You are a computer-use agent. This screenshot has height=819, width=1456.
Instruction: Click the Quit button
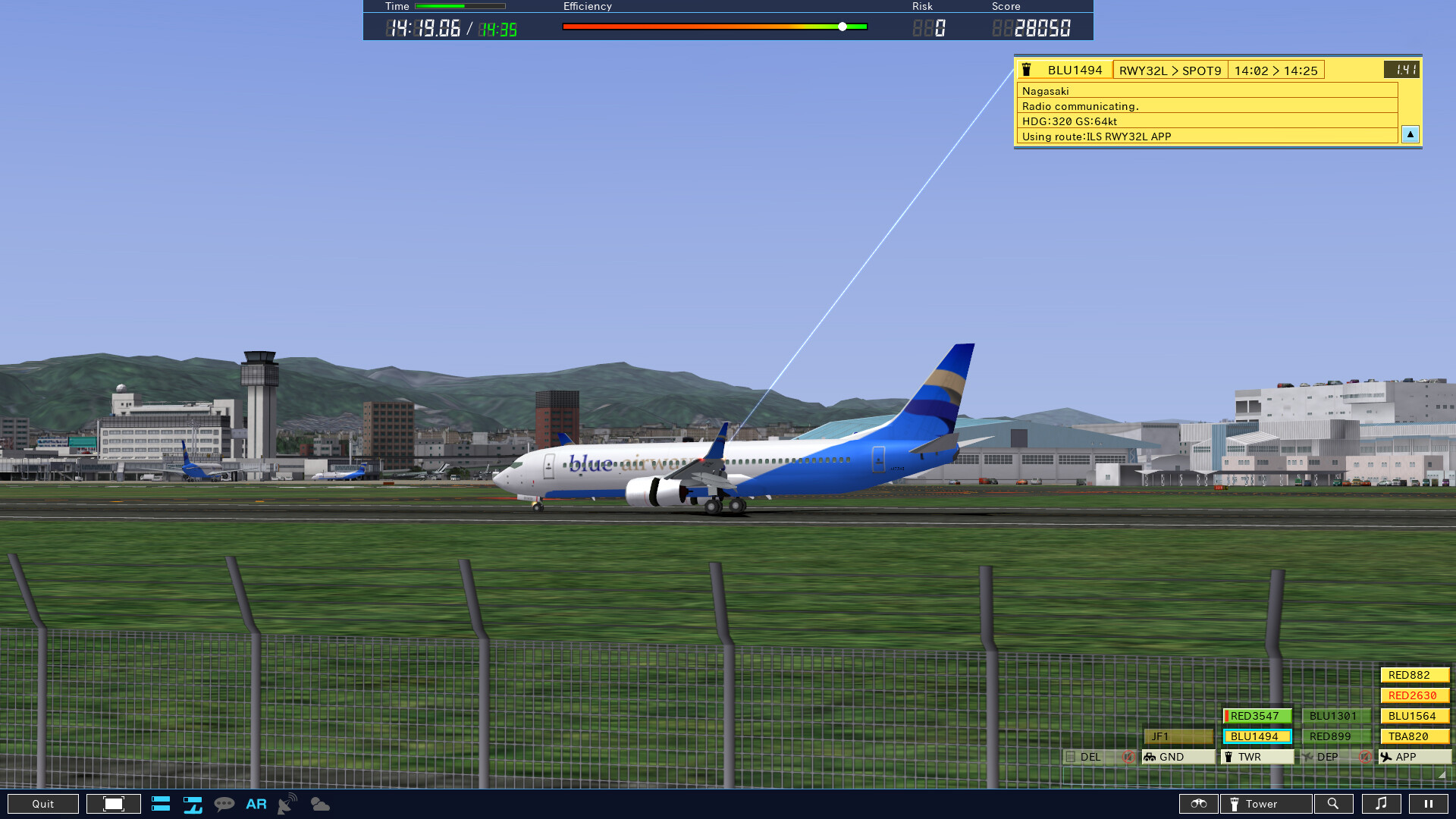[x=43, y=804]
